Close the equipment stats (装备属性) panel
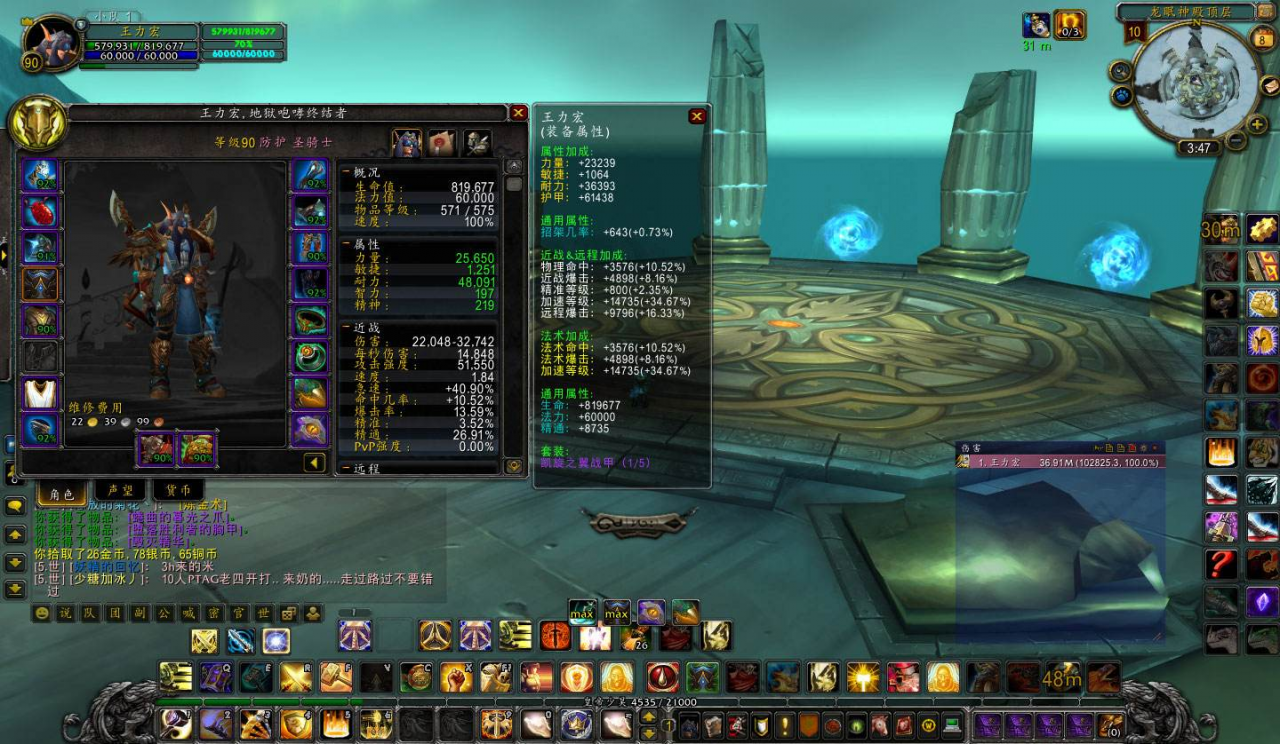Image resolution: width=1280 pixels, height=744 pixels. click(x=697, y=116)
